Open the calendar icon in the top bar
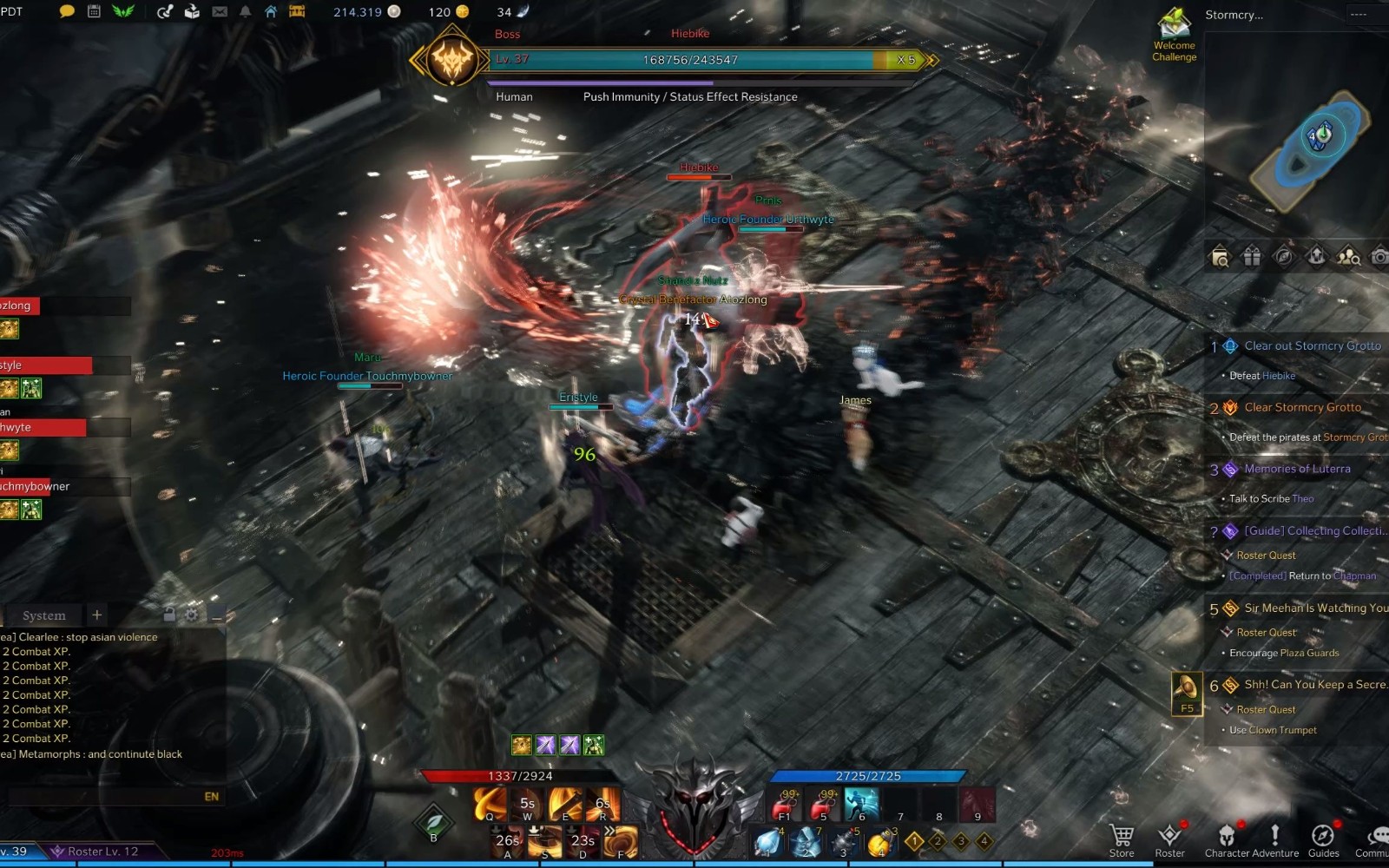The height and width of the screenshot is (868, 1389). pos(94,11)
